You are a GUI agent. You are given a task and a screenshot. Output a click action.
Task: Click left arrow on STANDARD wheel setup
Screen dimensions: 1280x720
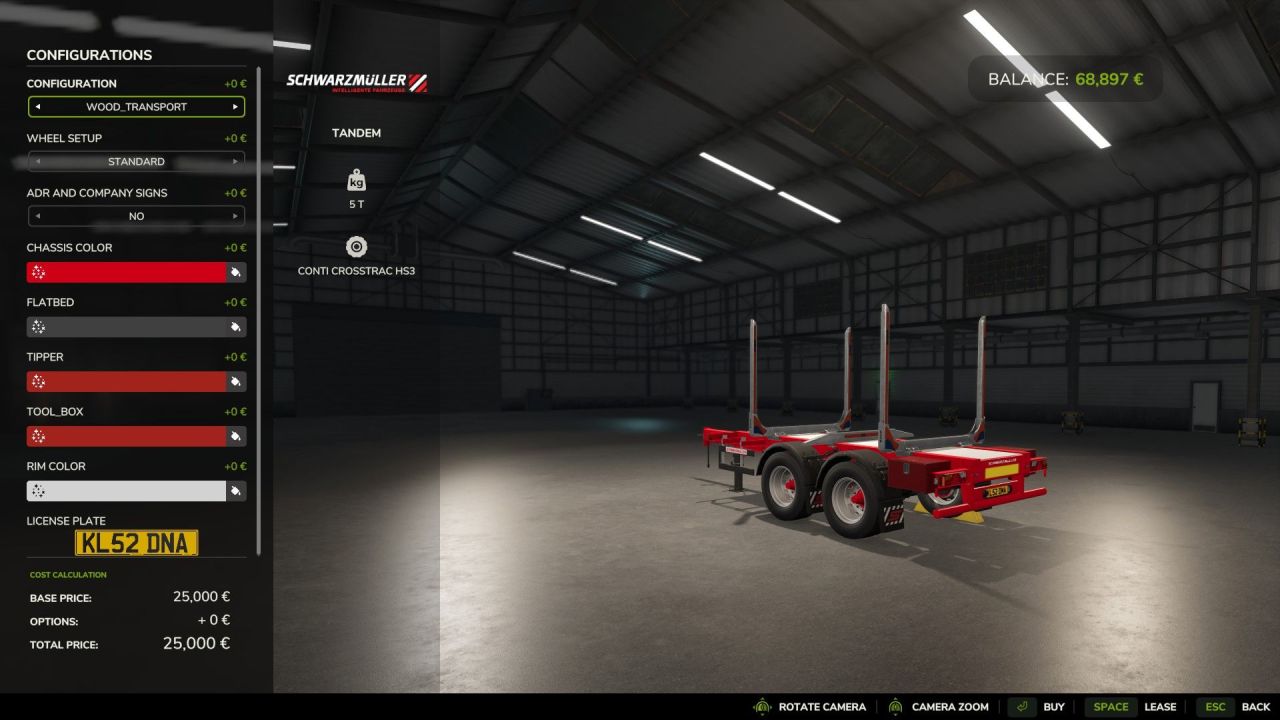click(x=38, y=161)
